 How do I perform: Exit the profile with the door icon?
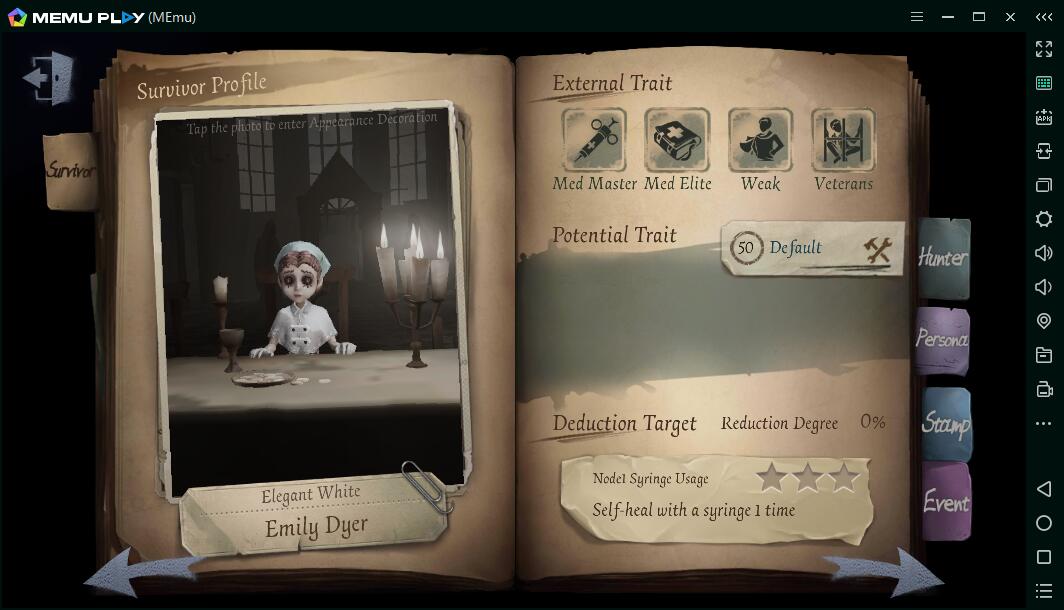50,78
